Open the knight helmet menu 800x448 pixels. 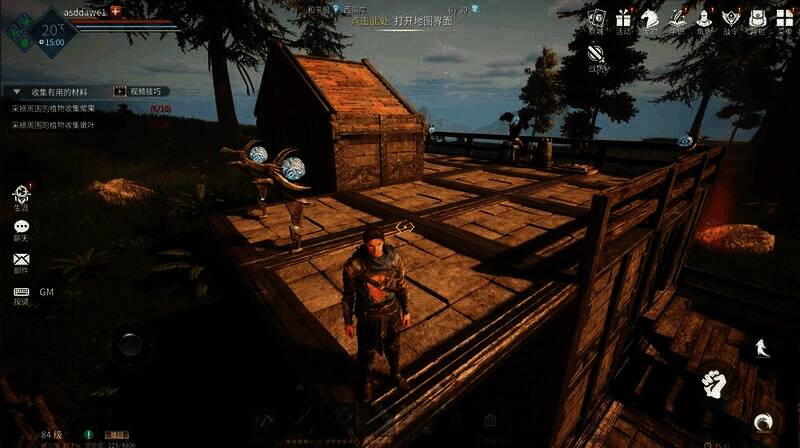pyautogui.click(x=703, y=19)
